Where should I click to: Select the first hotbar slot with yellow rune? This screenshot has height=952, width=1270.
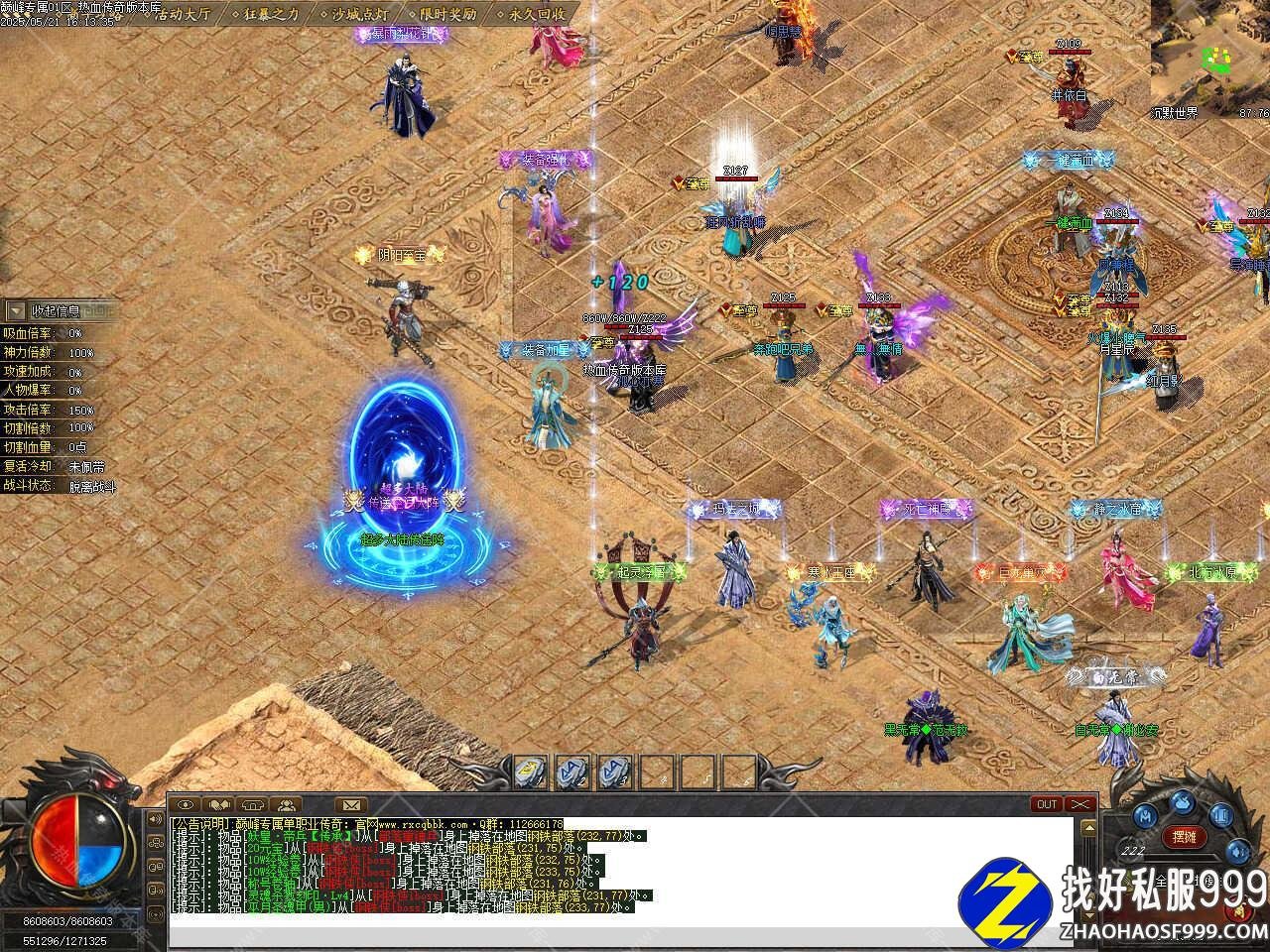pos(532,771)
